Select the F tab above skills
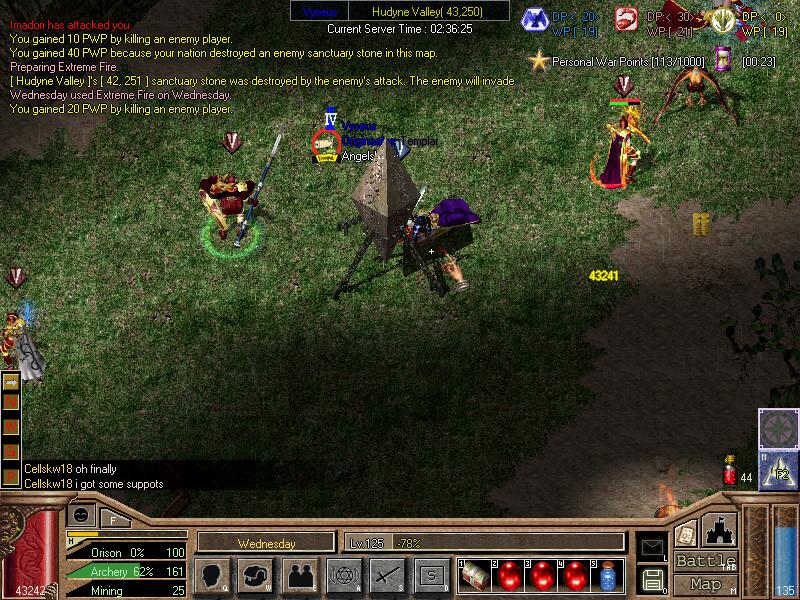 point(114,518)
